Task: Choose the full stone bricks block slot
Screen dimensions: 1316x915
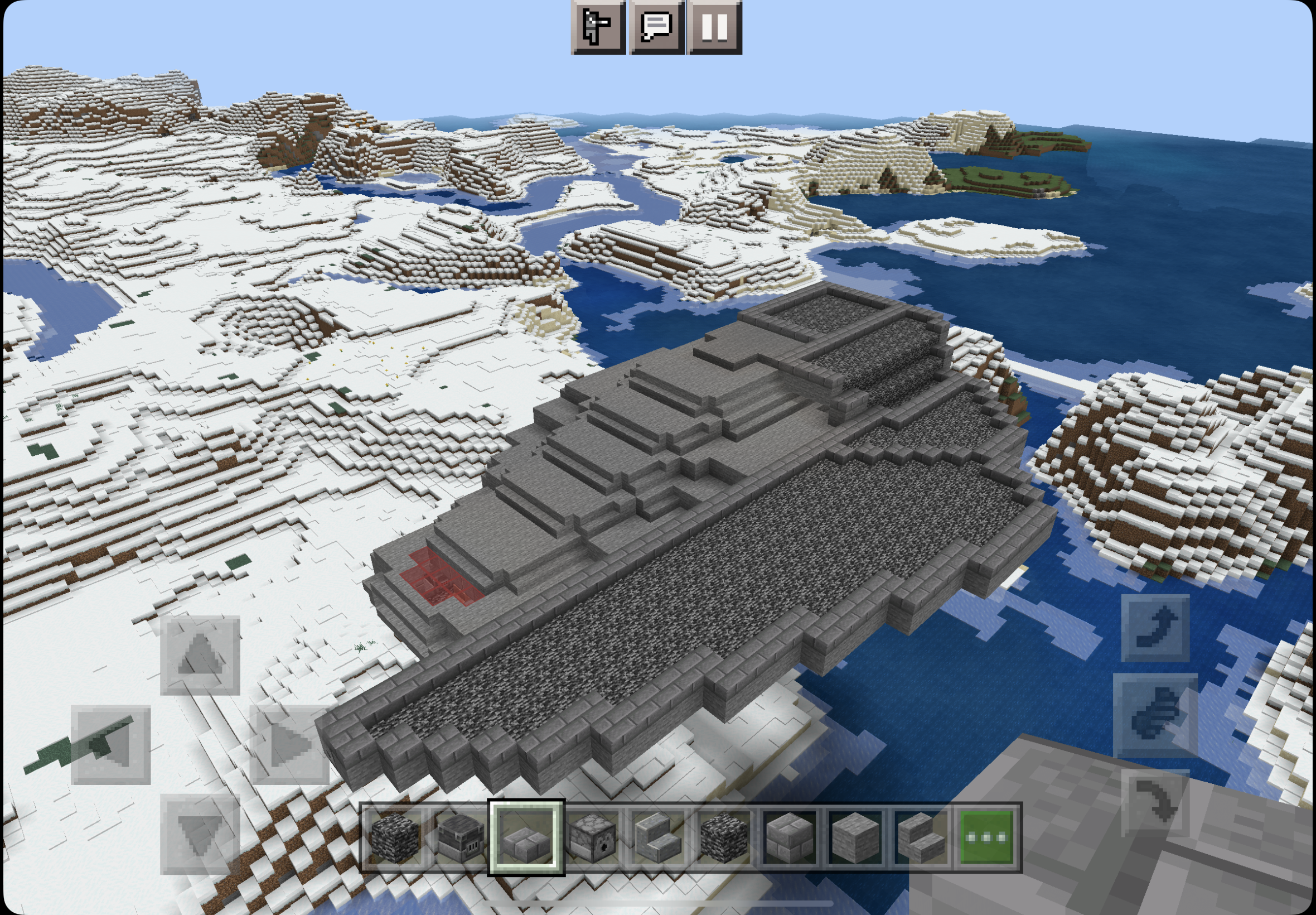Action: click(x=789, y=837)
